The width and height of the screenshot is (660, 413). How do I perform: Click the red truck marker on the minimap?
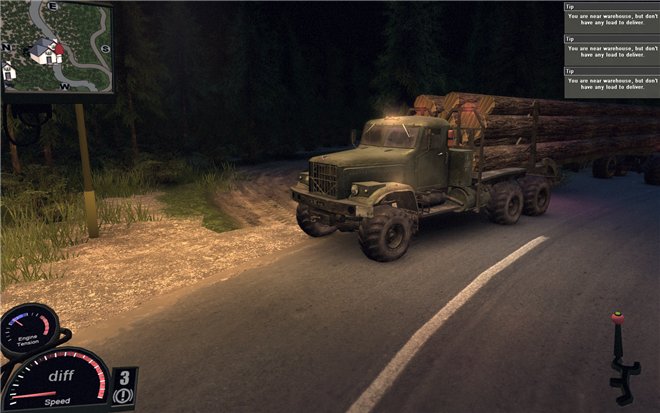(58, 48)
